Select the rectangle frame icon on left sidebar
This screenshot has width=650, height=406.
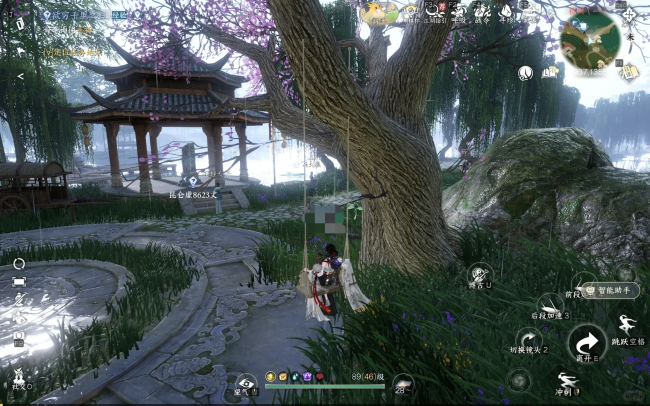[19, 283]
